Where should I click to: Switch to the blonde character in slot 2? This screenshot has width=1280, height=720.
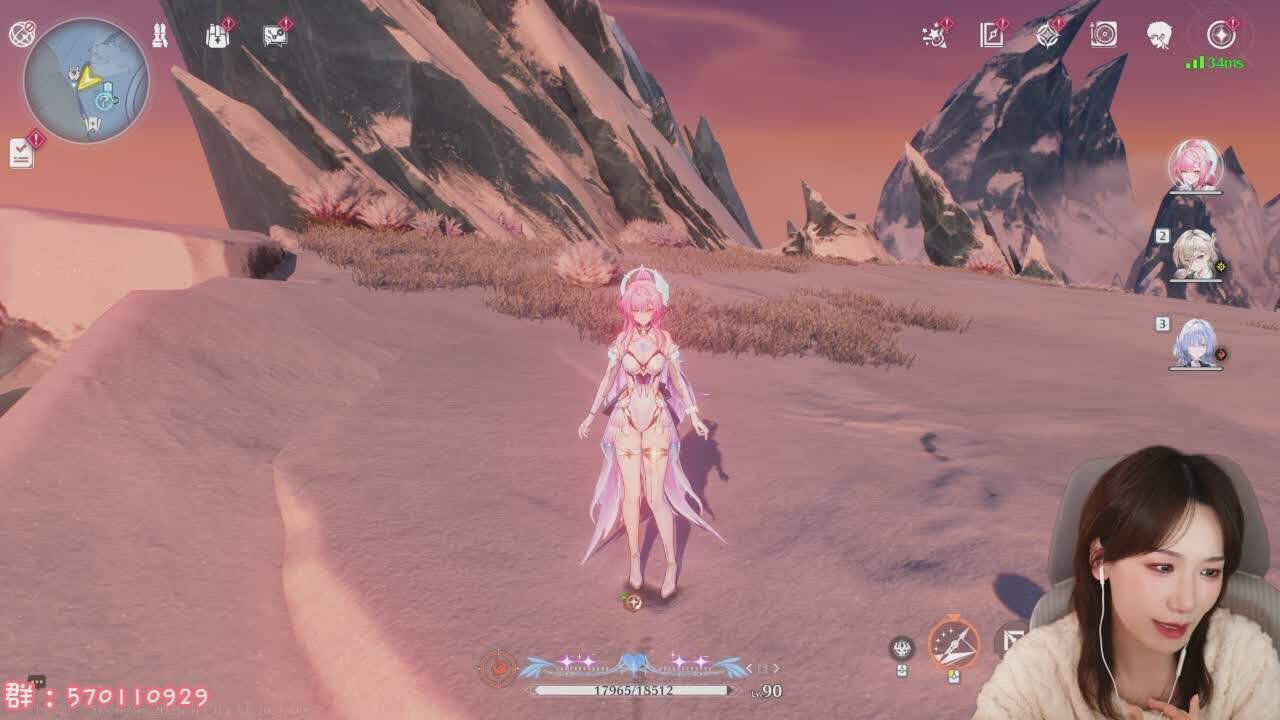coord(1195,254)
